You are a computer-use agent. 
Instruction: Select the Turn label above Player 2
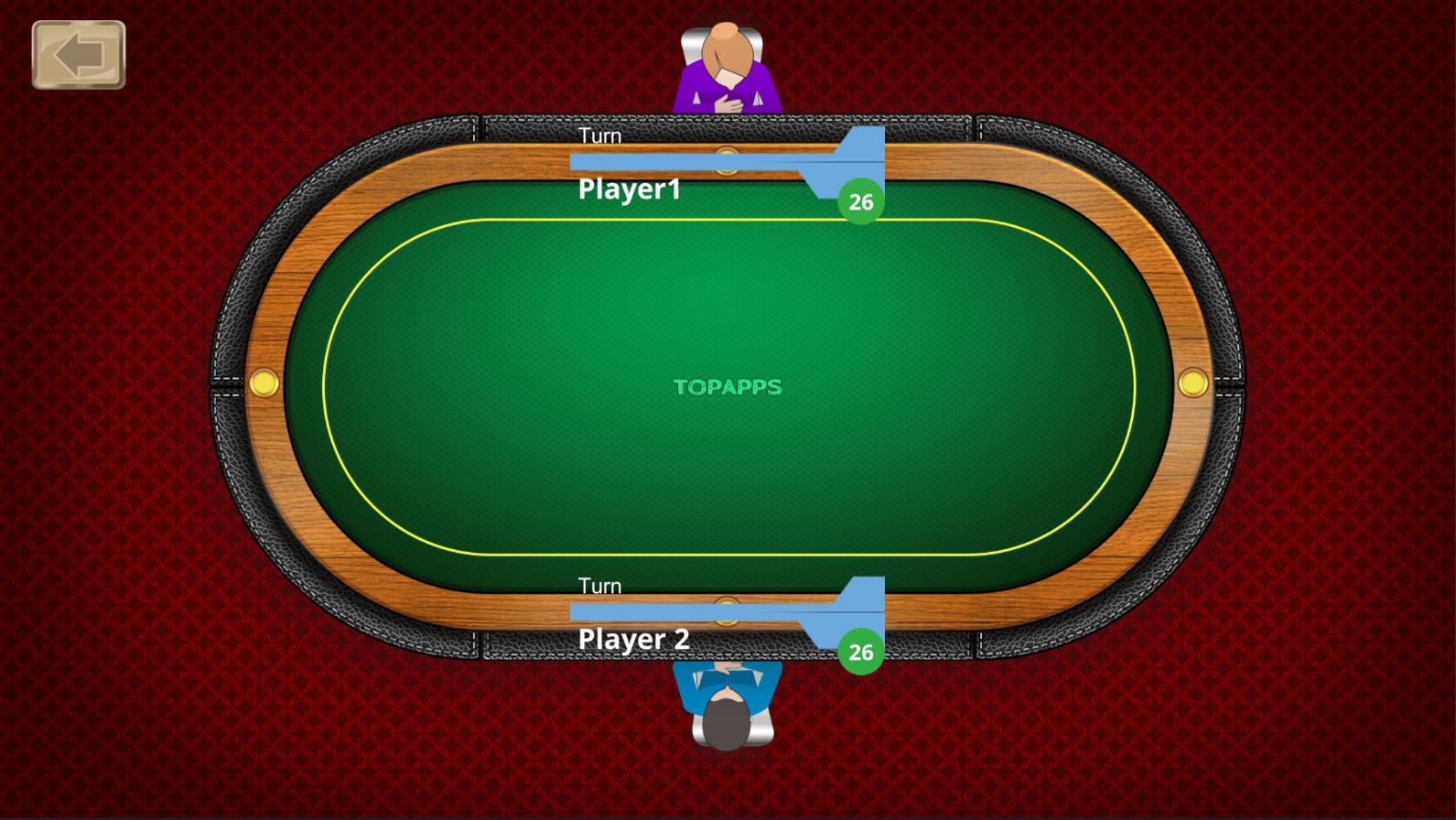coord(599,585)
